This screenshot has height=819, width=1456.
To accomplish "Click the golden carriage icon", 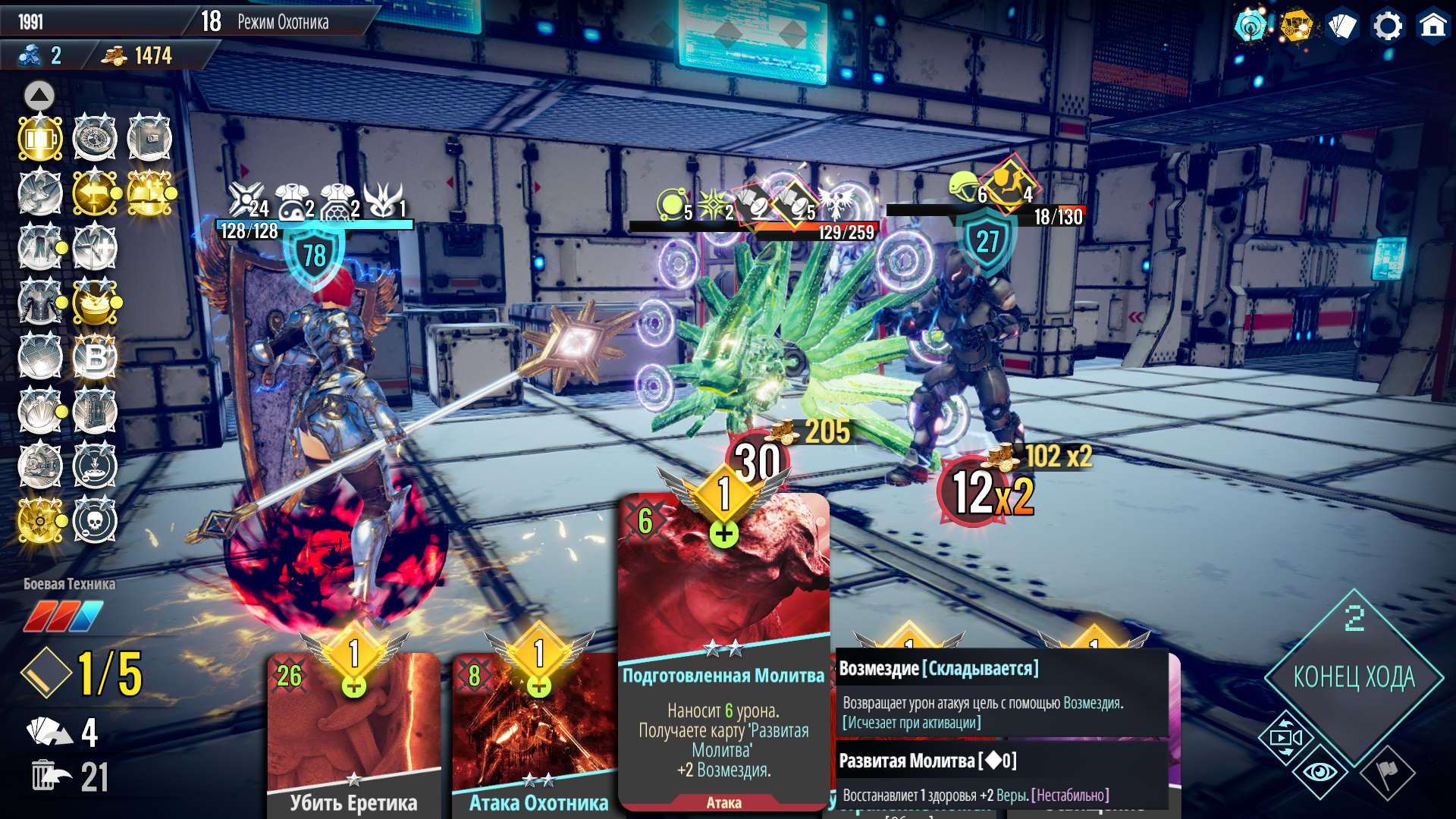I will (x=1296, y=27).
